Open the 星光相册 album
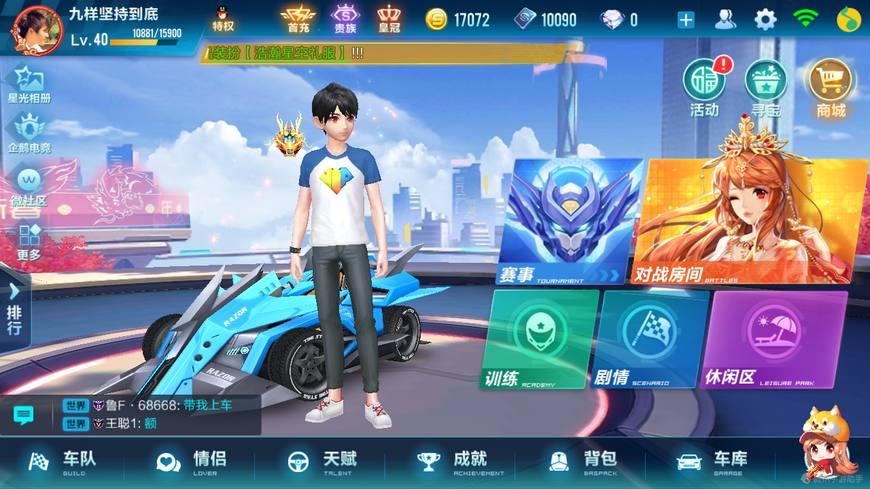870x489 pixels. coord(29,84)
